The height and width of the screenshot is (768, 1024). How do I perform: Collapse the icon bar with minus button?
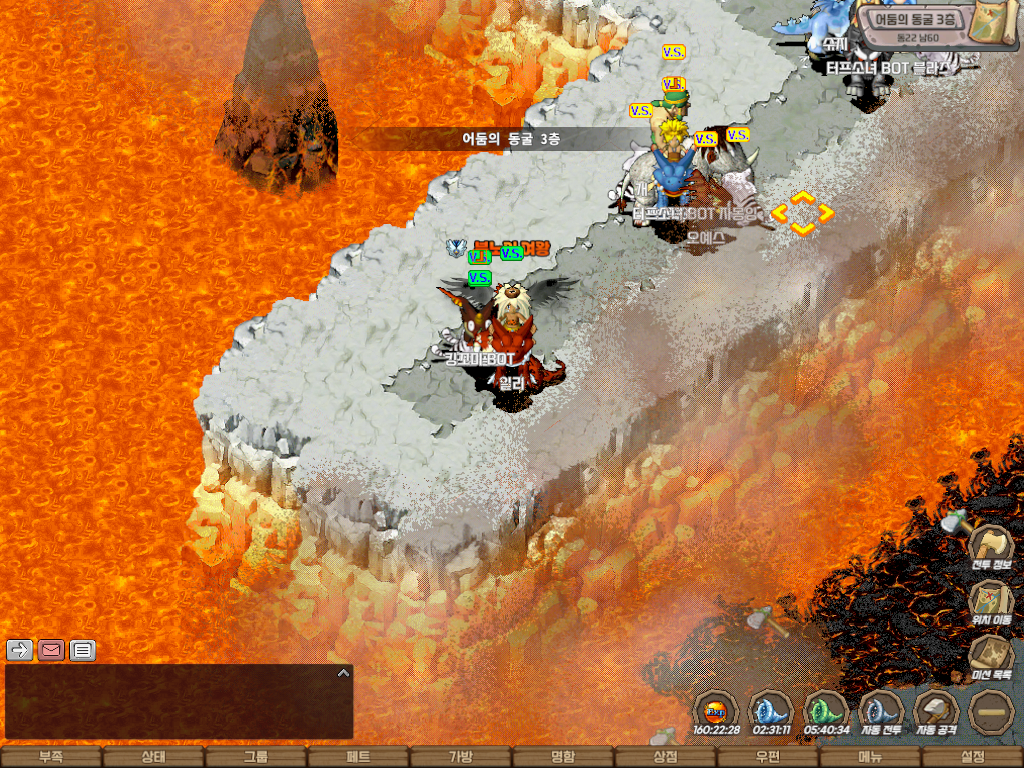(991, 712)
